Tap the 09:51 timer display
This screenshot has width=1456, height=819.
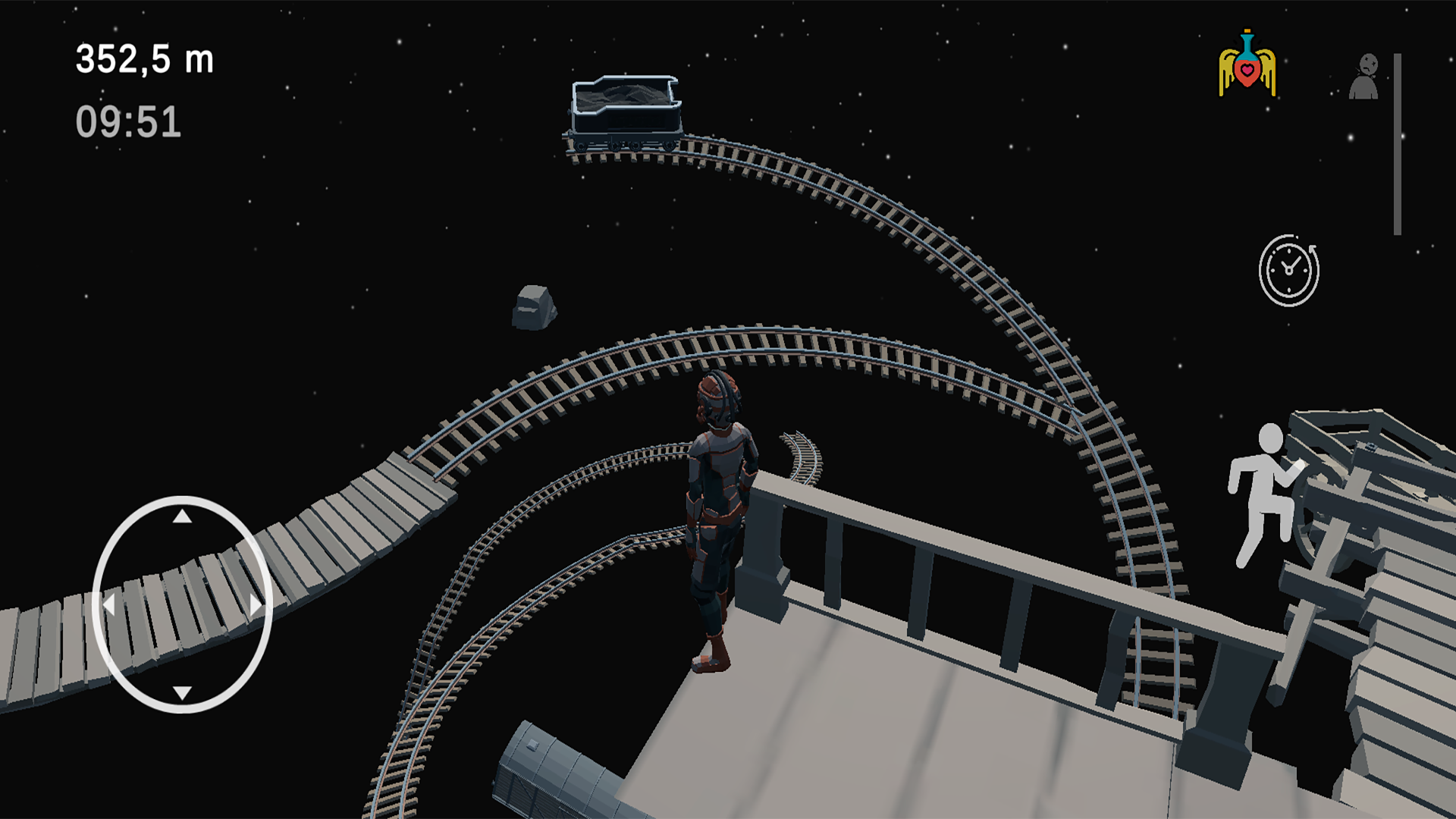[x=127, y=120]
